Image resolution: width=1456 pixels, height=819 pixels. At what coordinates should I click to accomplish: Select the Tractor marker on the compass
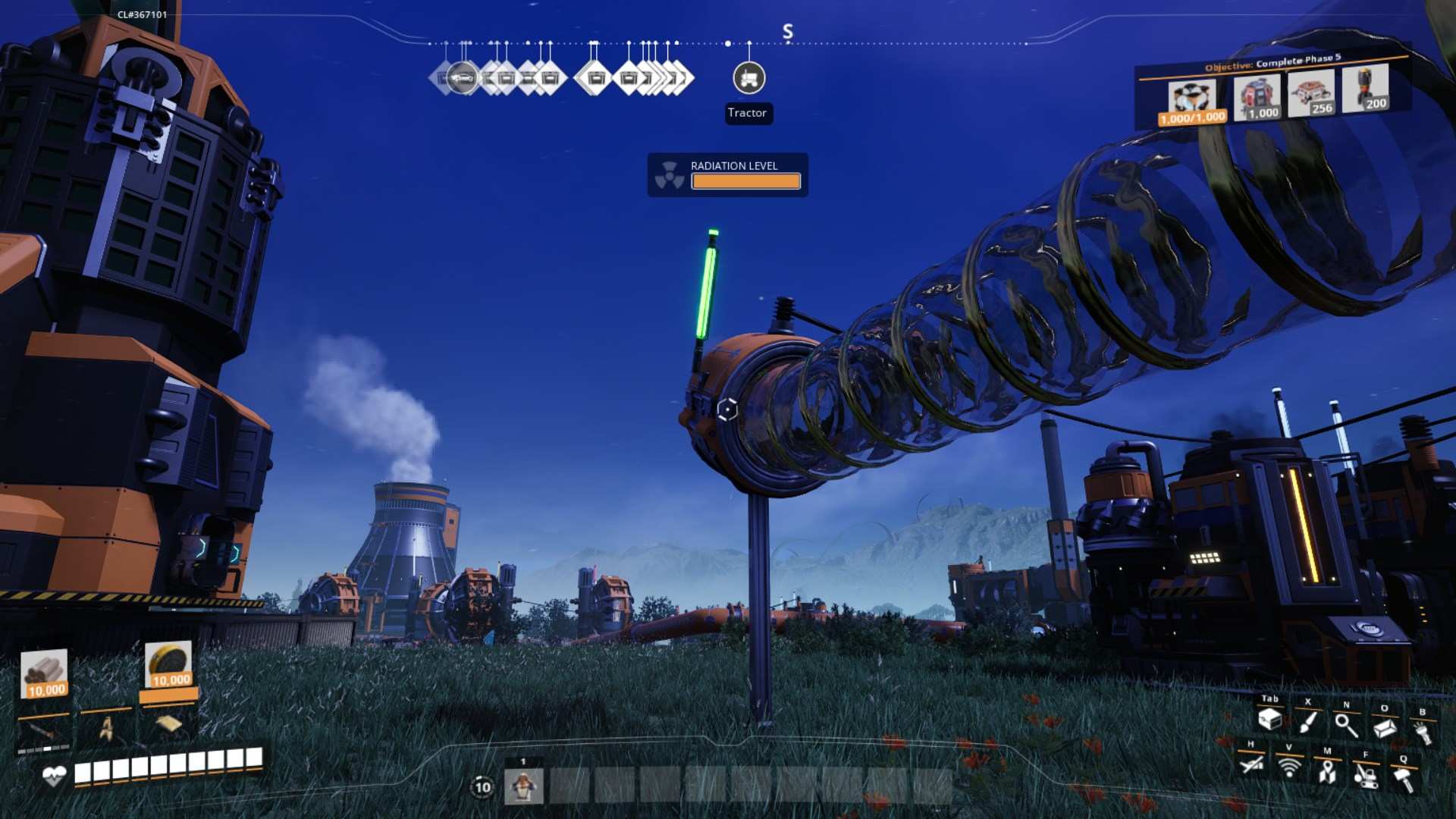click(748, 78)
